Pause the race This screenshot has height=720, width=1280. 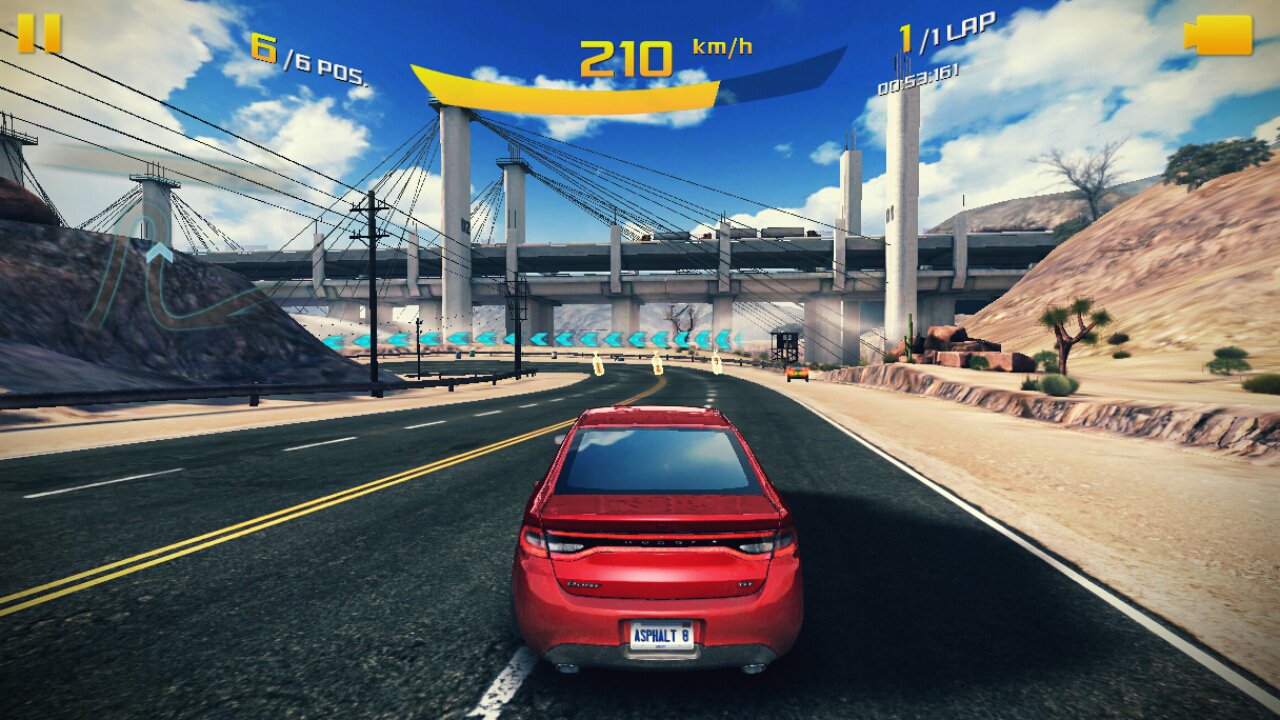[39, 33]
